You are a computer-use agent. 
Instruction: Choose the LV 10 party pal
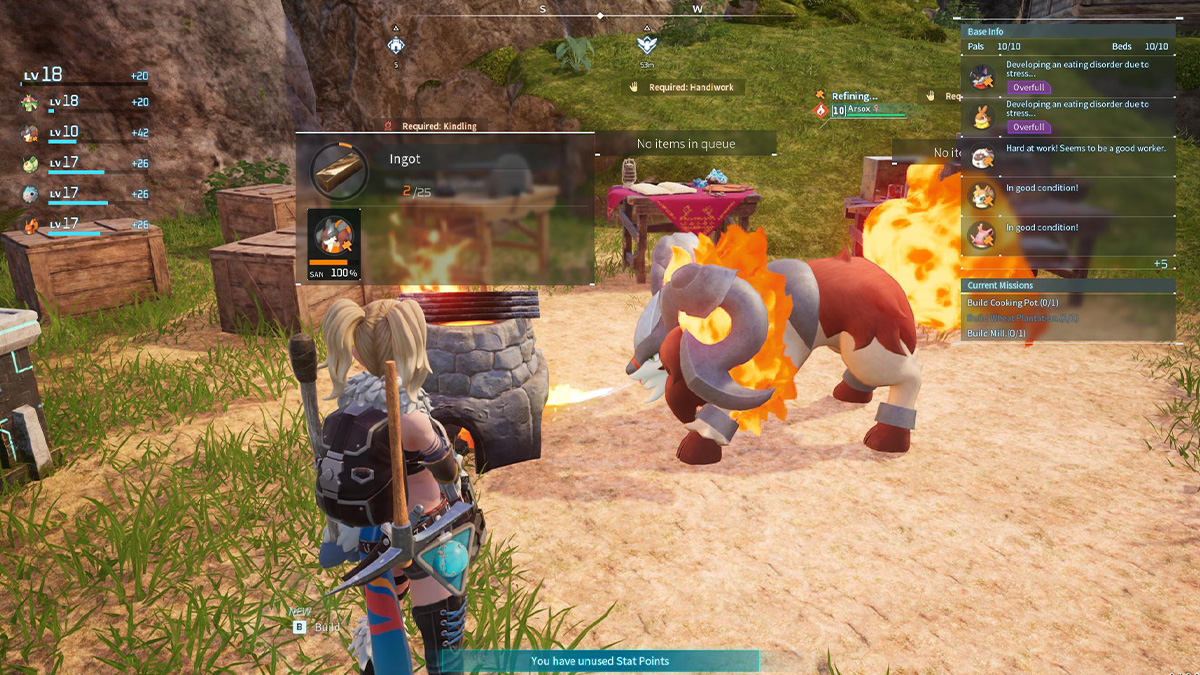(31, 133)
